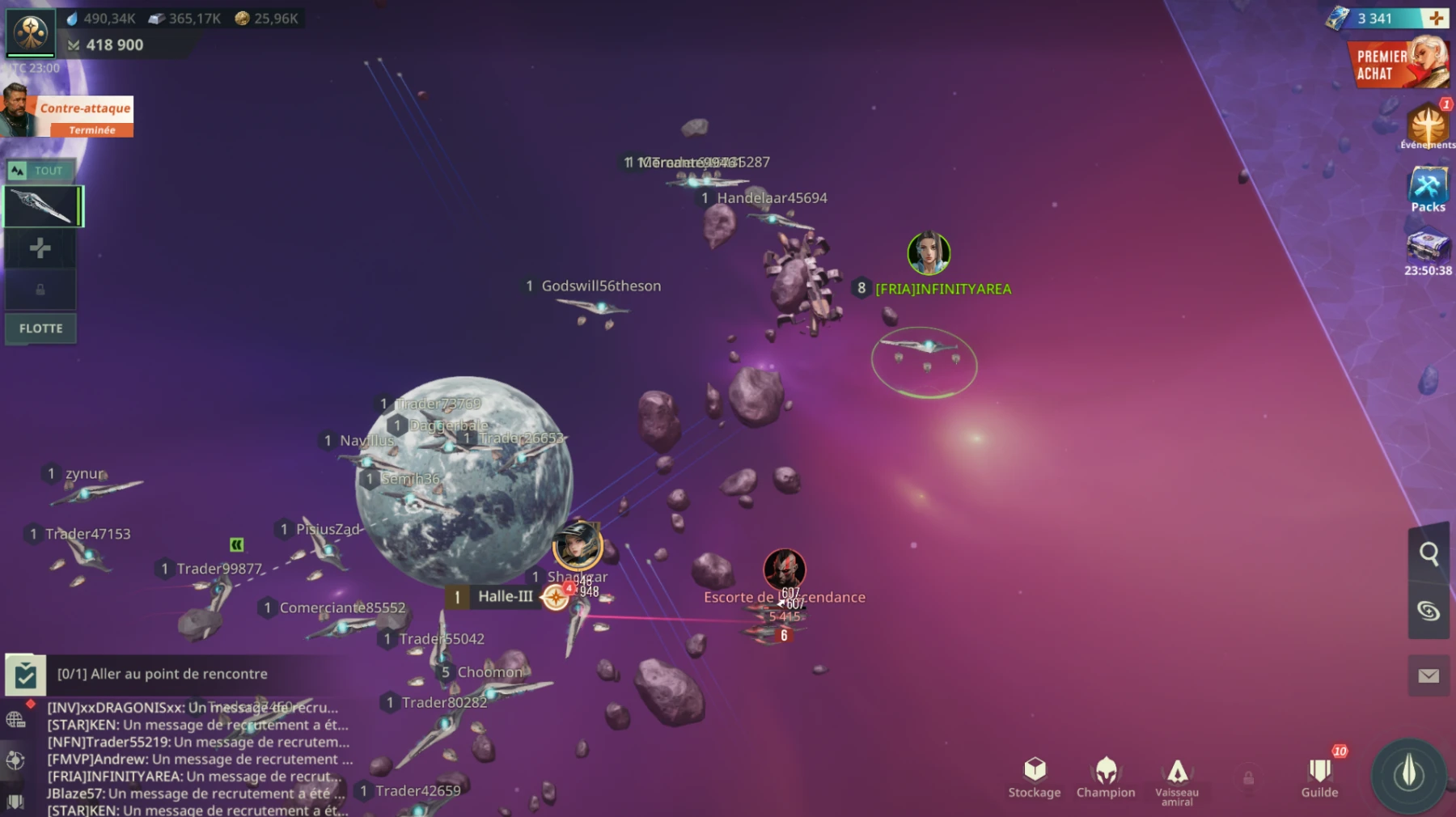
Task: Select the [FRIA]INFINITYAREA player name
Action: click(x=943, y=288)
